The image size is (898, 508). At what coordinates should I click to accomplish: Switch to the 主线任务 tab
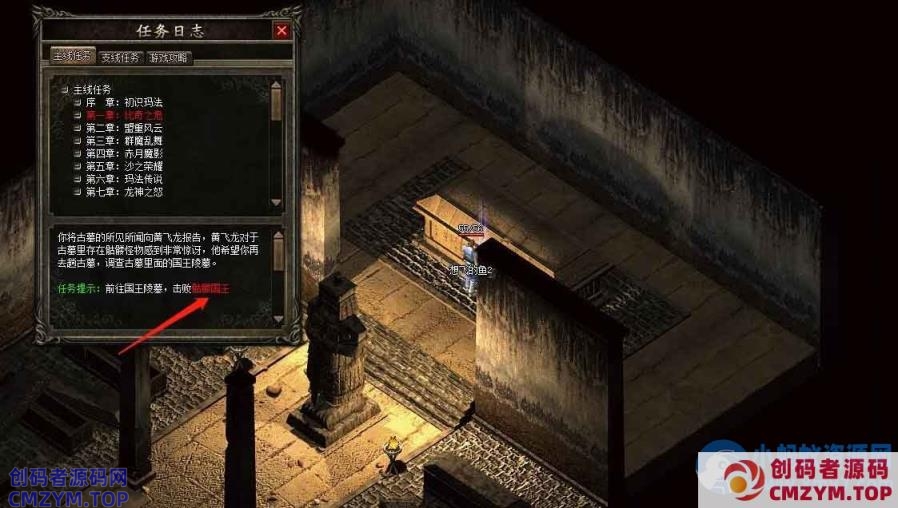click(73, 57)
